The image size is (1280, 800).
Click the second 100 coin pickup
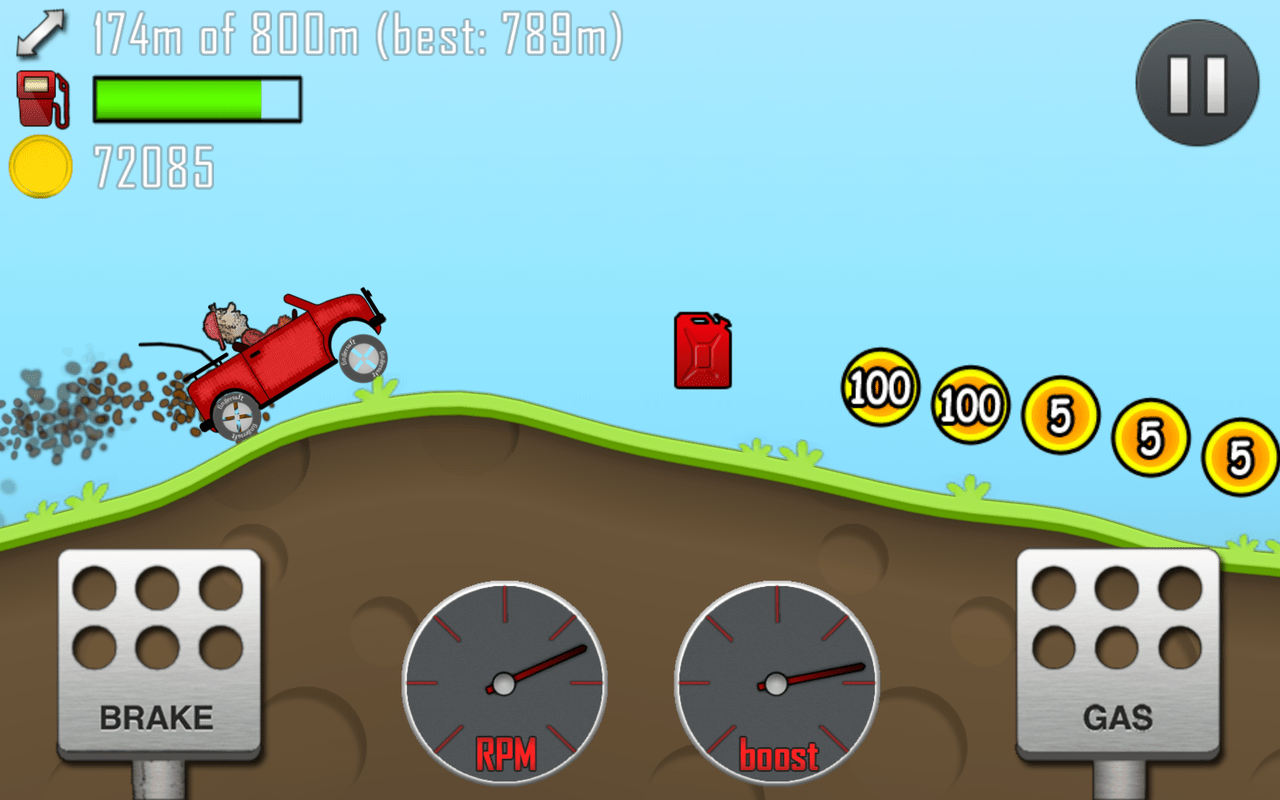[968, 406]
